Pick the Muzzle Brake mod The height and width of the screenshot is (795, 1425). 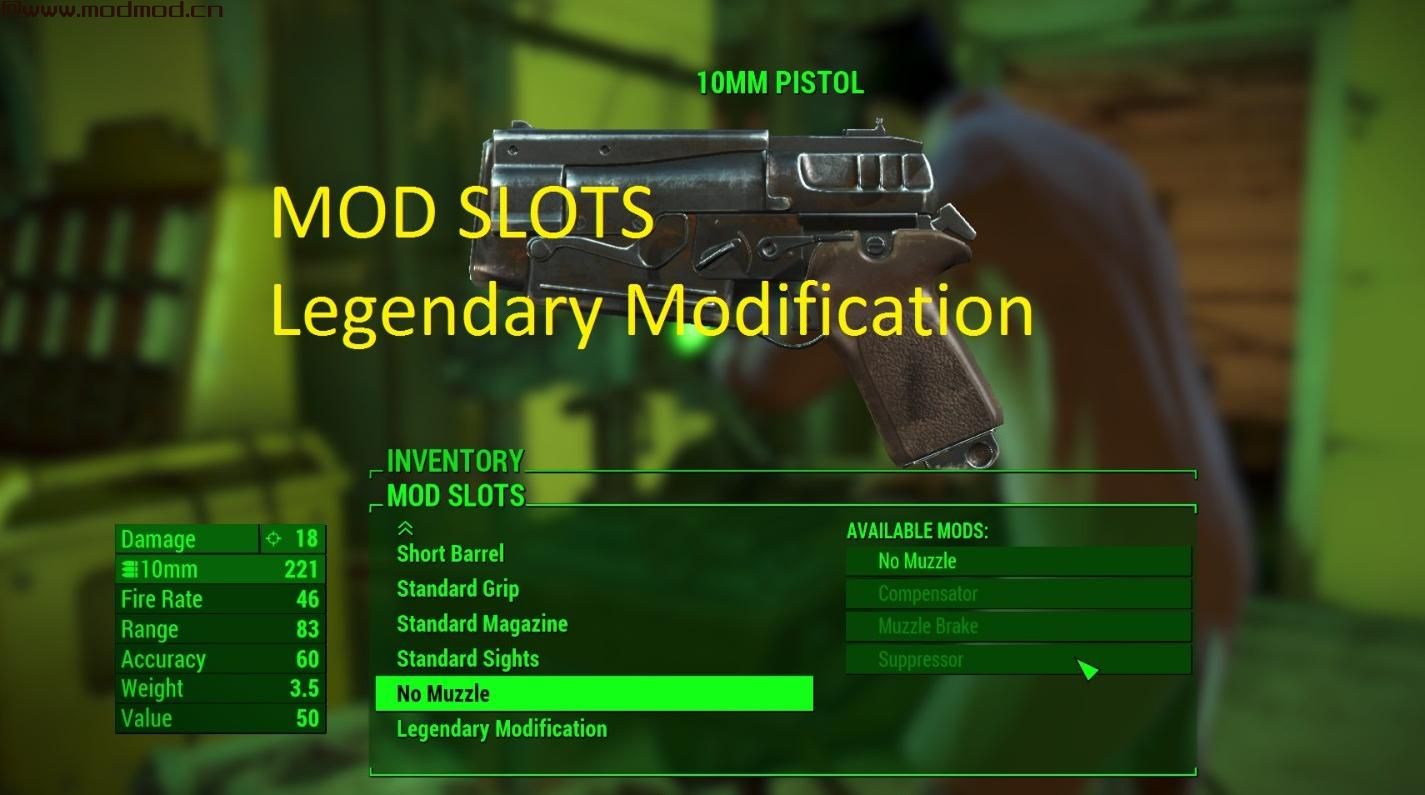pos(1017,627)
